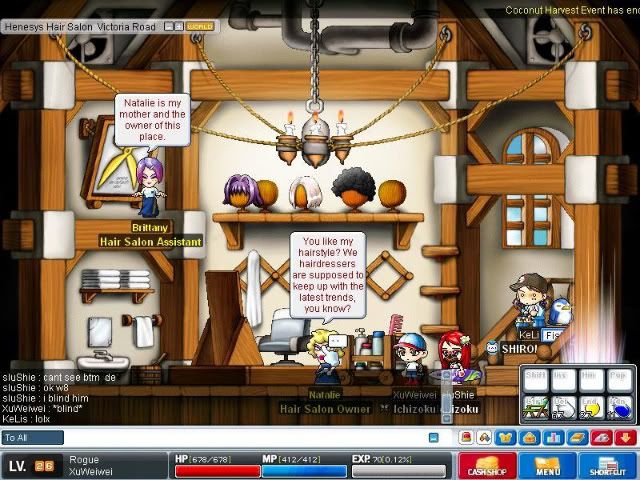Open the Menu button

(547, 467)
